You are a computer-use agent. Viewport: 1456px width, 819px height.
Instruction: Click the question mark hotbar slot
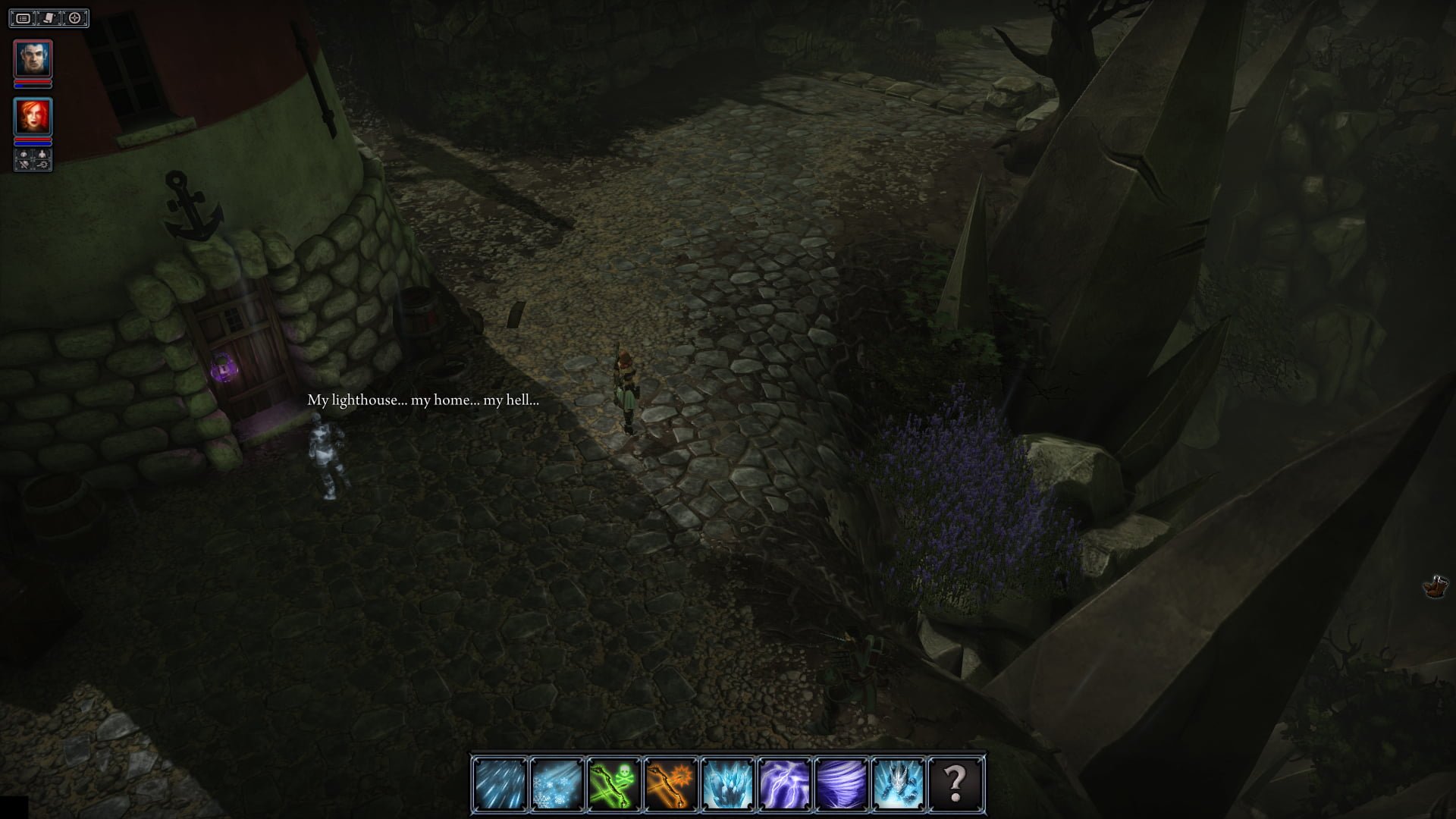point(955,783)
